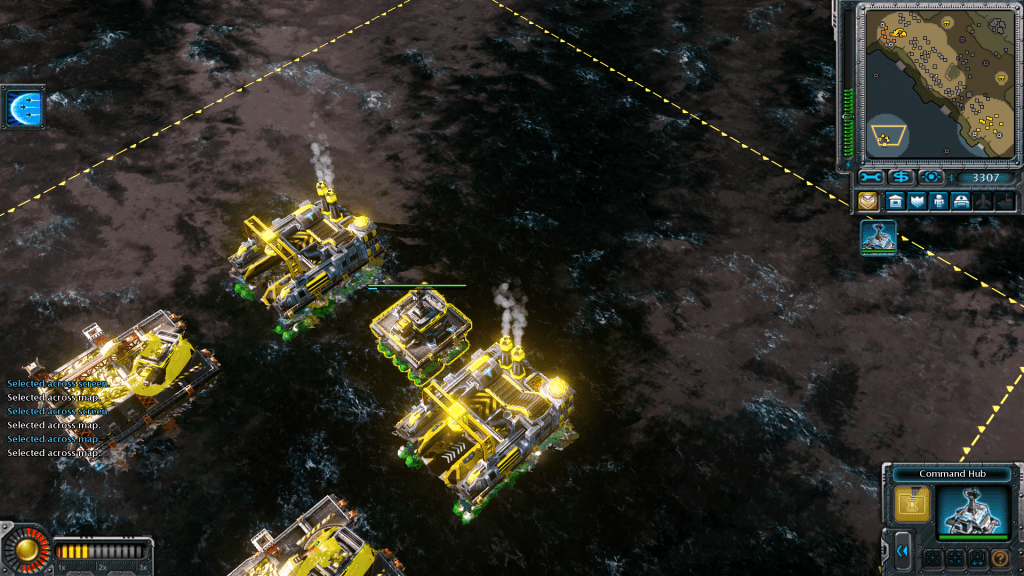Click the gold Command Hub ability button
The image size is (1024, 576).
coord(912,504)
